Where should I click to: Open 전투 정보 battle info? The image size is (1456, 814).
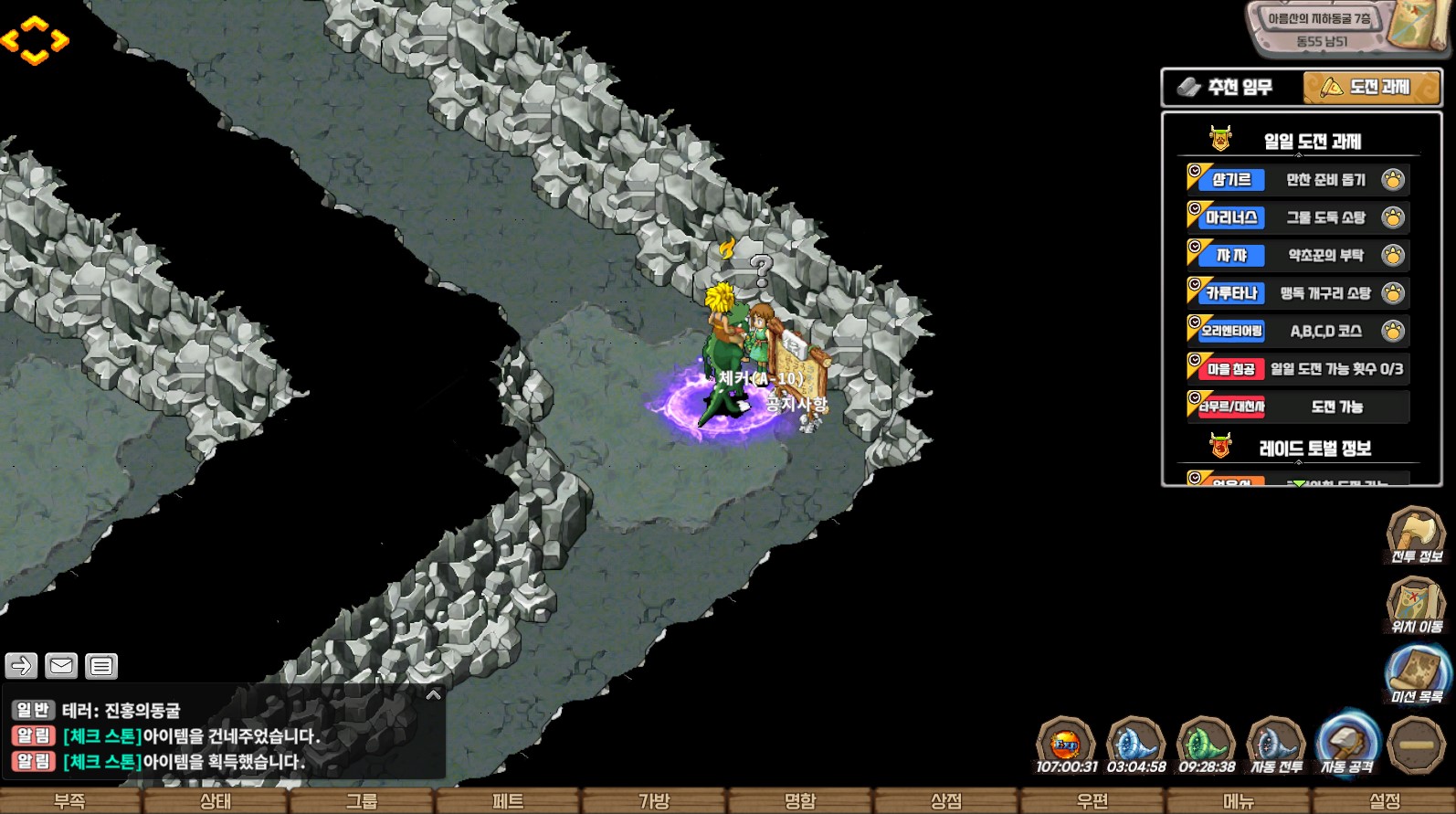[x=1416, y=536]
